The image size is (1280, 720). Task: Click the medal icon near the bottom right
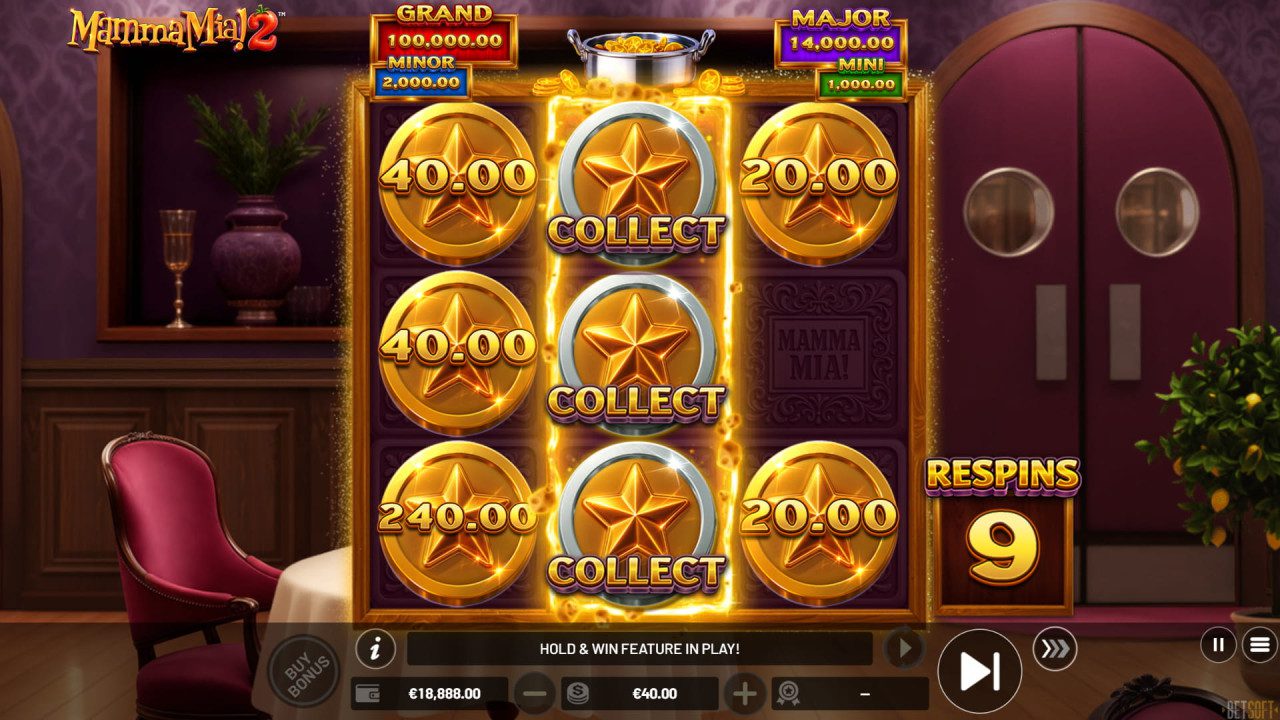tap(789, 693)
